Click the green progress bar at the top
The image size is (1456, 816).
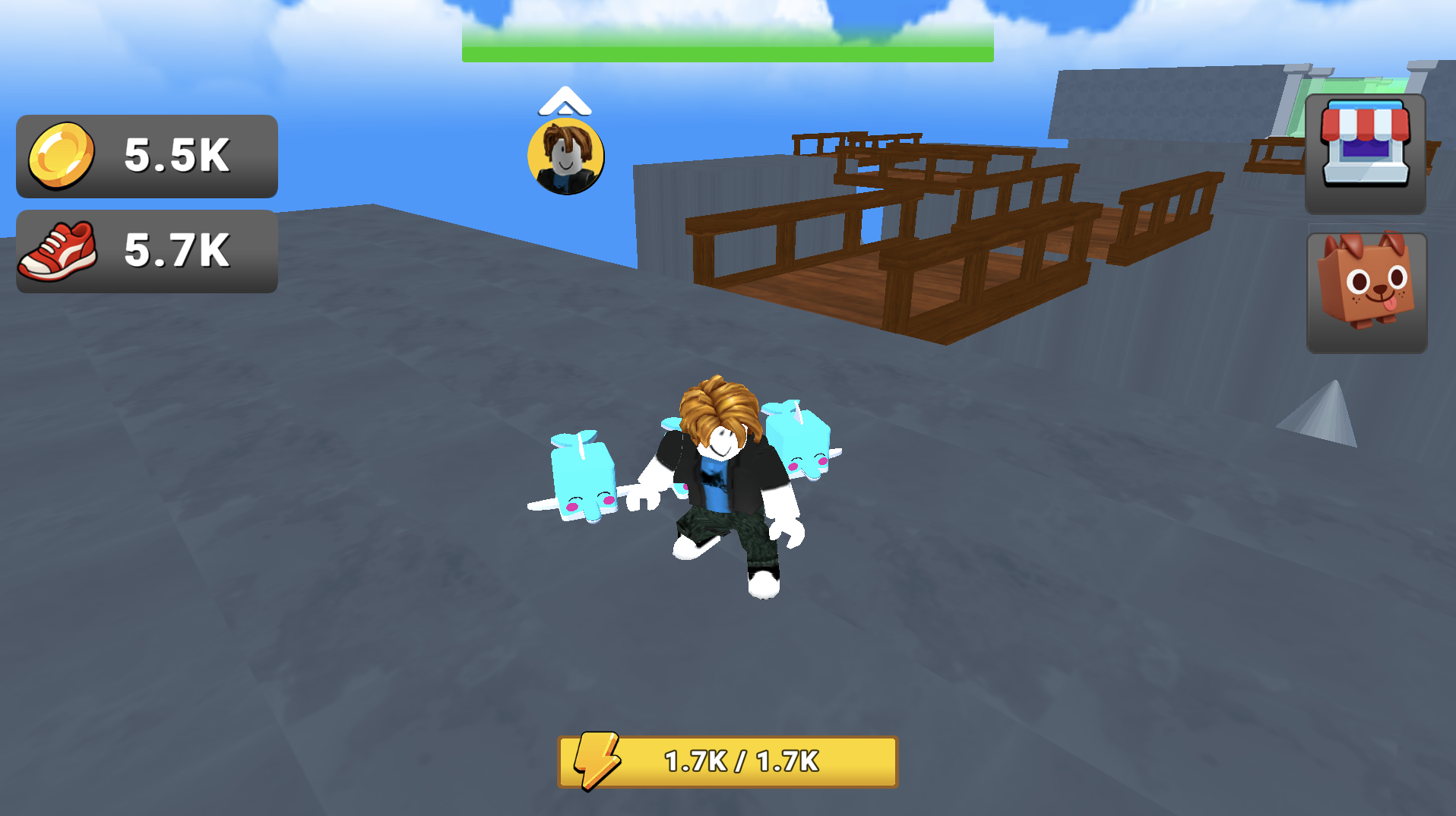pos(726,51)
